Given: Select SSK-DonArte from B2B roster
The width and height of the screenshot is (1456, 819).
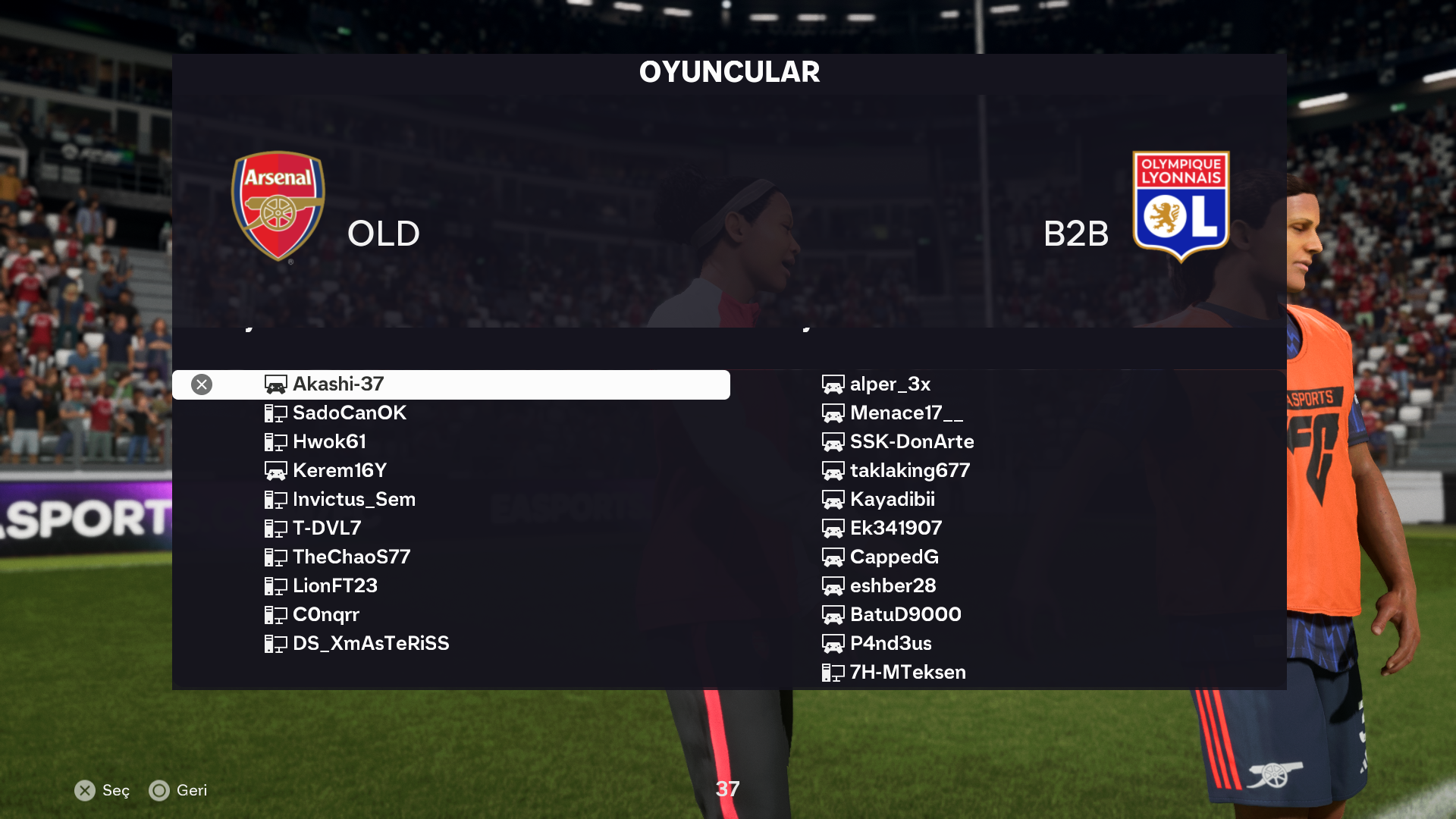Looking at the screenshot, I should tap(912, 442).
